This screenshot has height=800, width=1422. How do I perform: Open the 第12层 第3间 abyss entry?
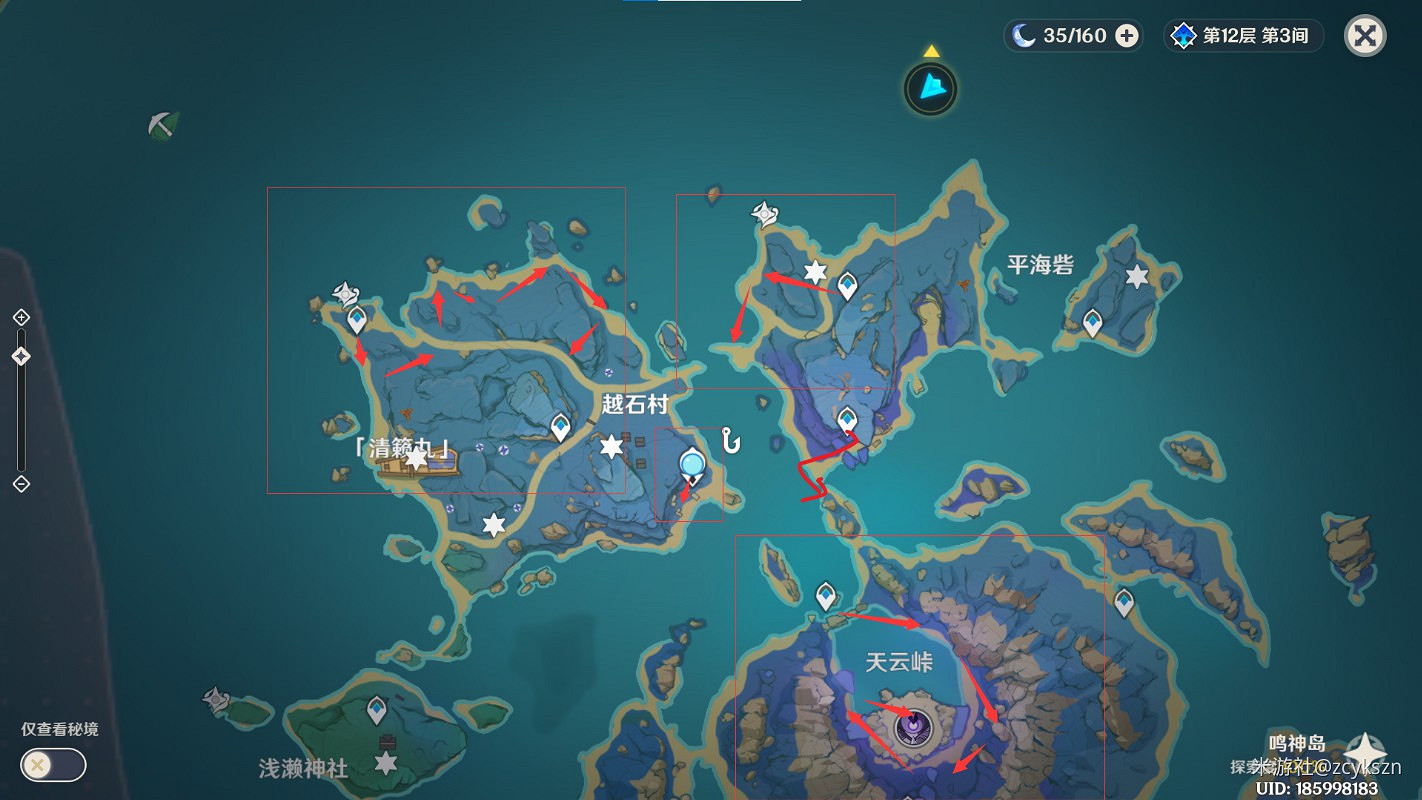coord(1244,36)
